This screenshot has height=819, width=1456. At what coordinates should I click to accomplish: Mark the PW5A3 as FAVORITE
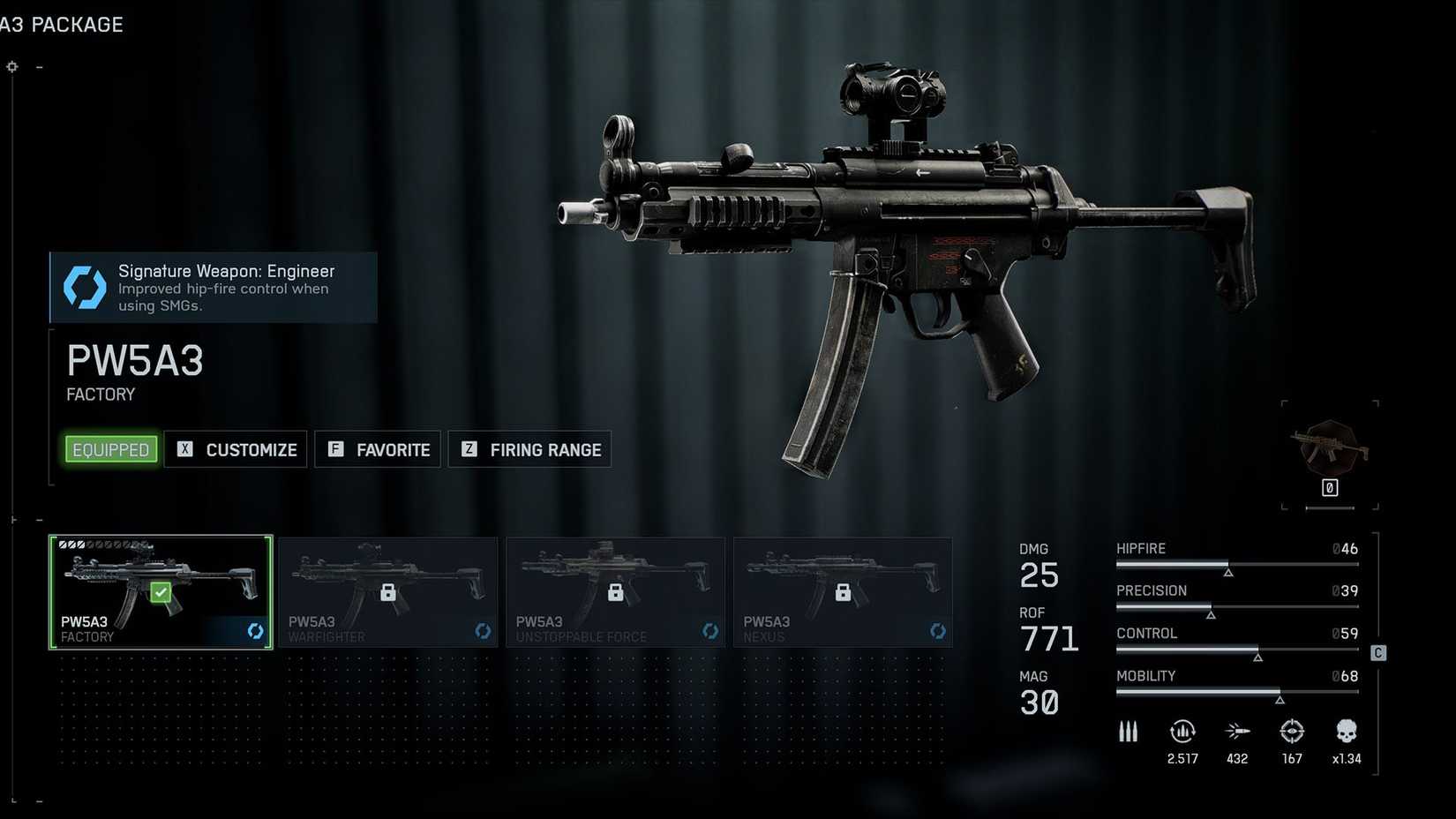coord(378,449)
